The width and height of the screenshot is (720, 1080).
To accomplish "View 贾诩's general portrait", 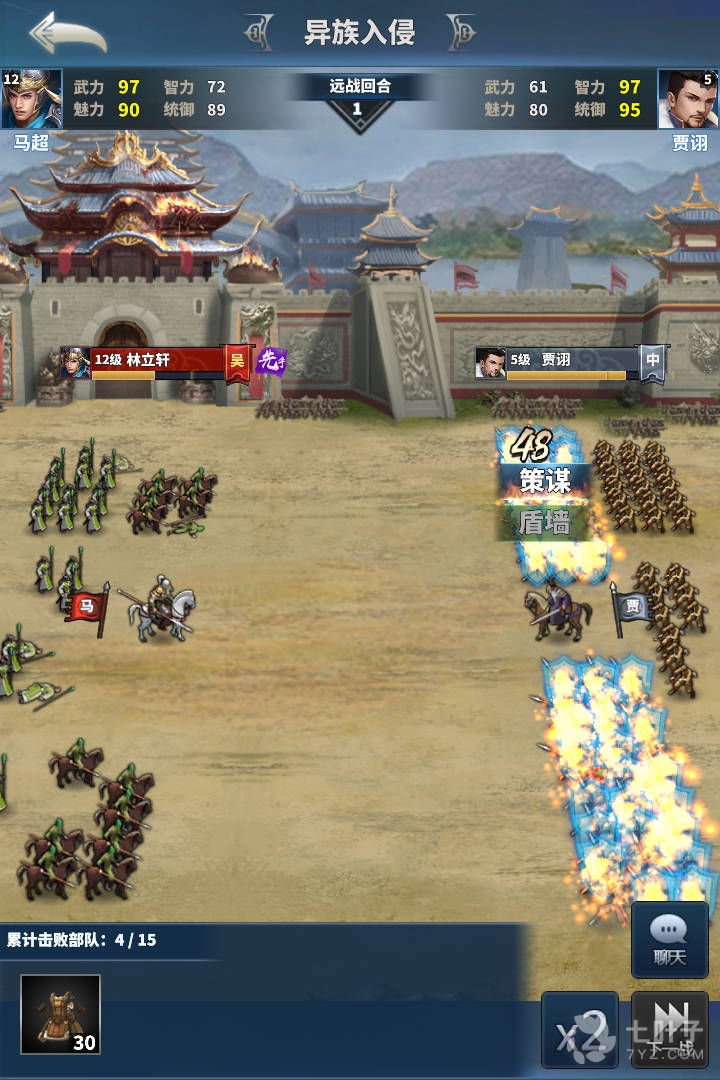I will tap(687, 99).
